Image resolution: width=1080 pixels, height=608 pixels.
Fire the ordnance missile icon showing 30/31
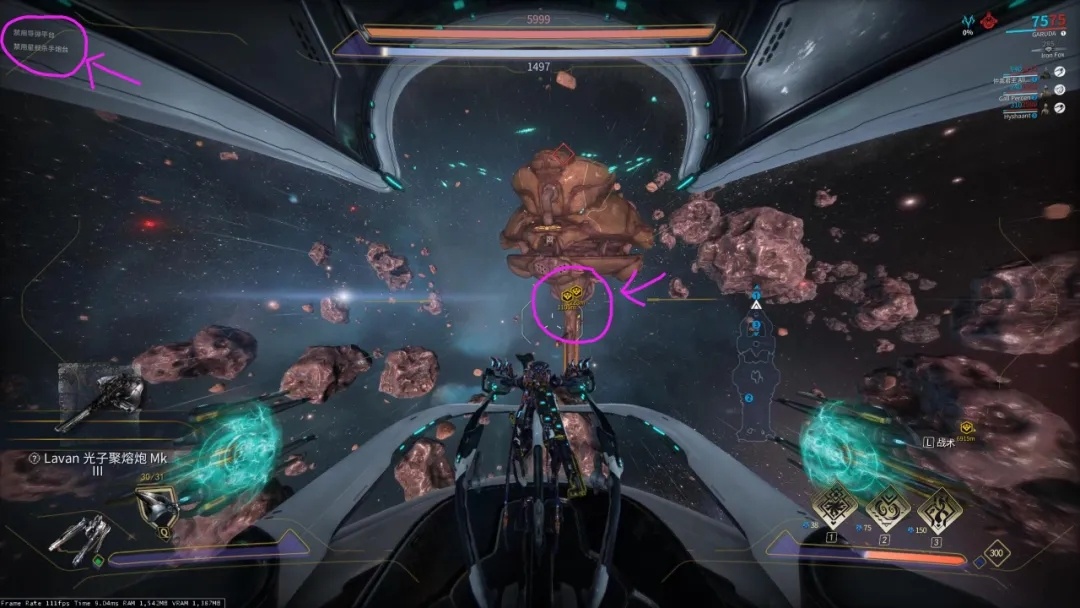pyautogui.click(x=156, y=507)
